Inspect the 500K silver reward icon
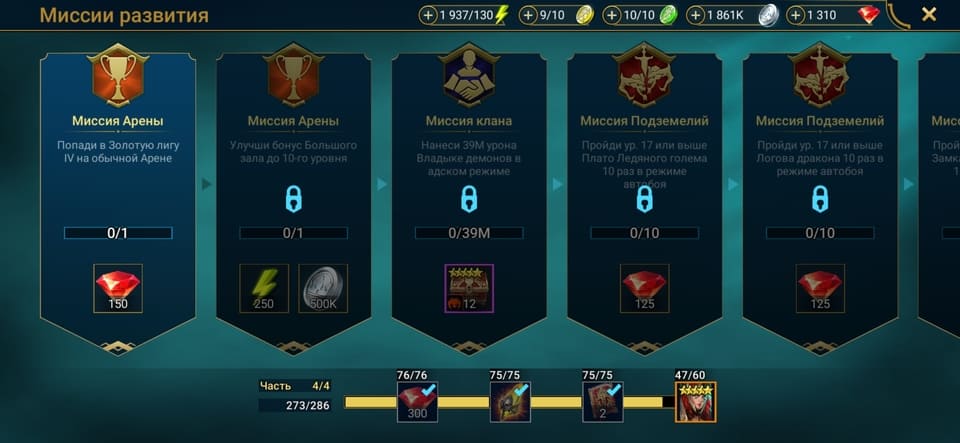This screenshot has height=443, width=960. (x=323, y=288)
